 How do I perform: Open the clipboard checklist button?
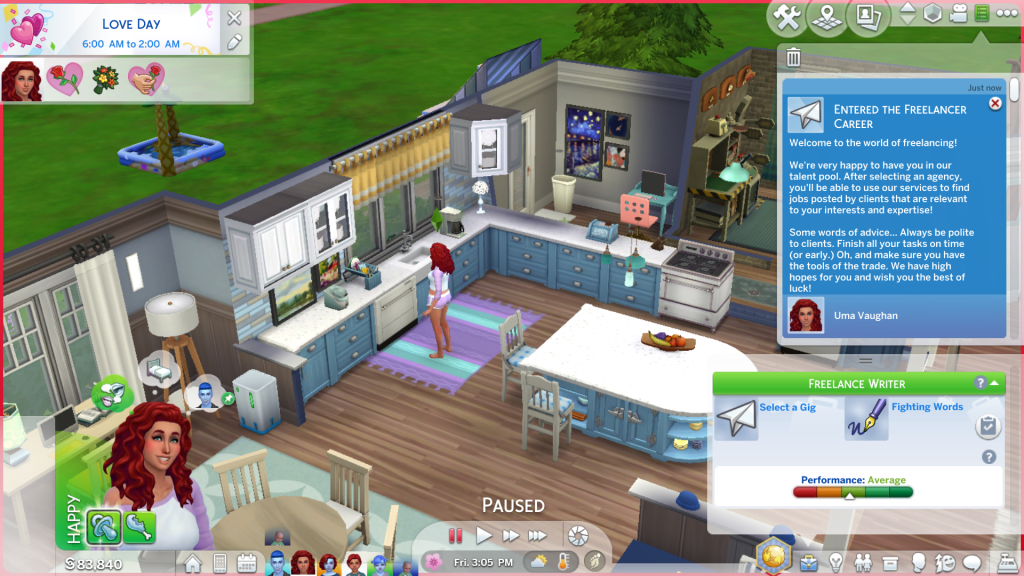(988, 427)
